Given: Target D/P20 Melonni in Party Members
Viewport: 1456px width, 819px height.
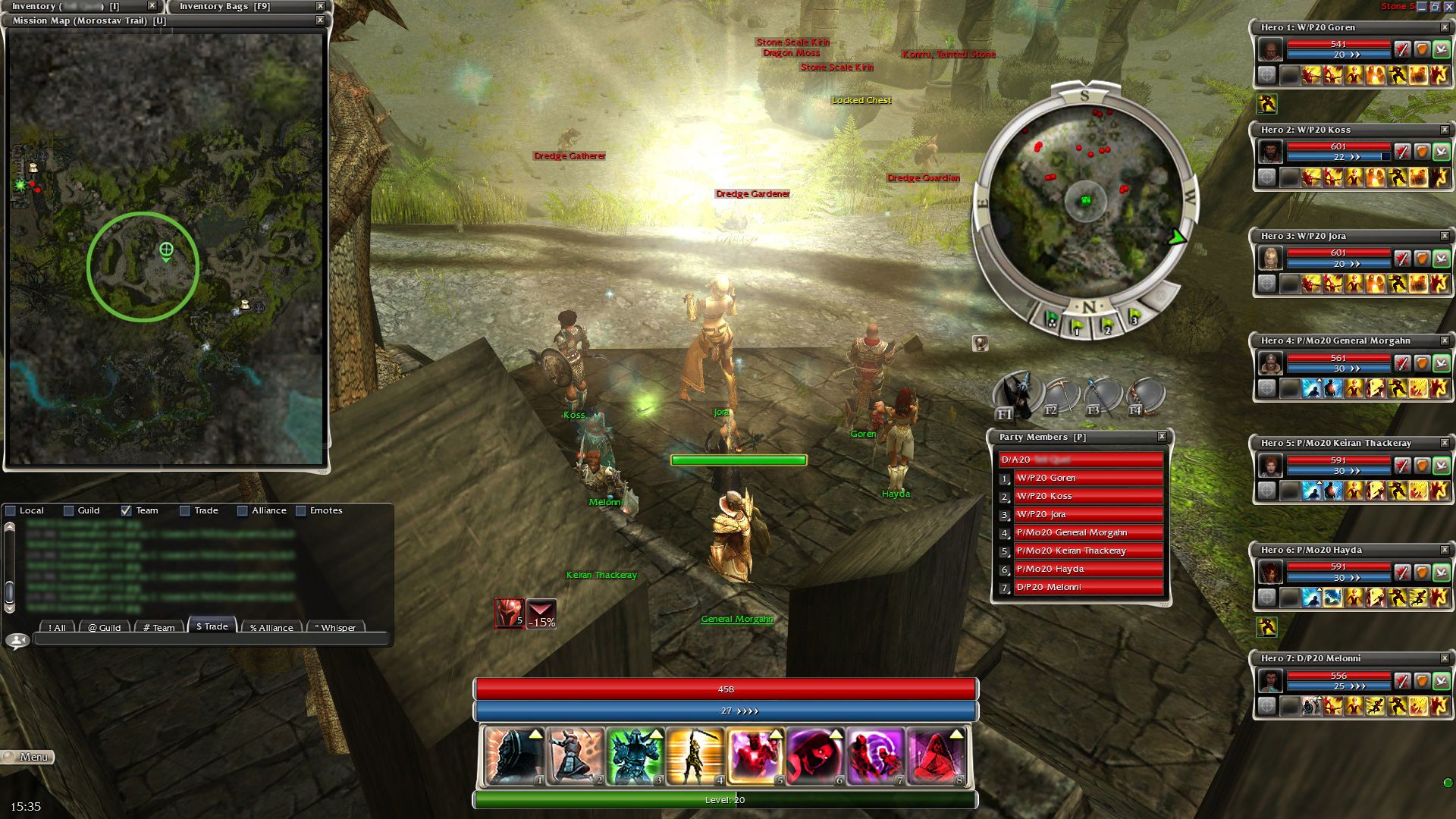Looking at the screenshot, I should [1087, 587].
